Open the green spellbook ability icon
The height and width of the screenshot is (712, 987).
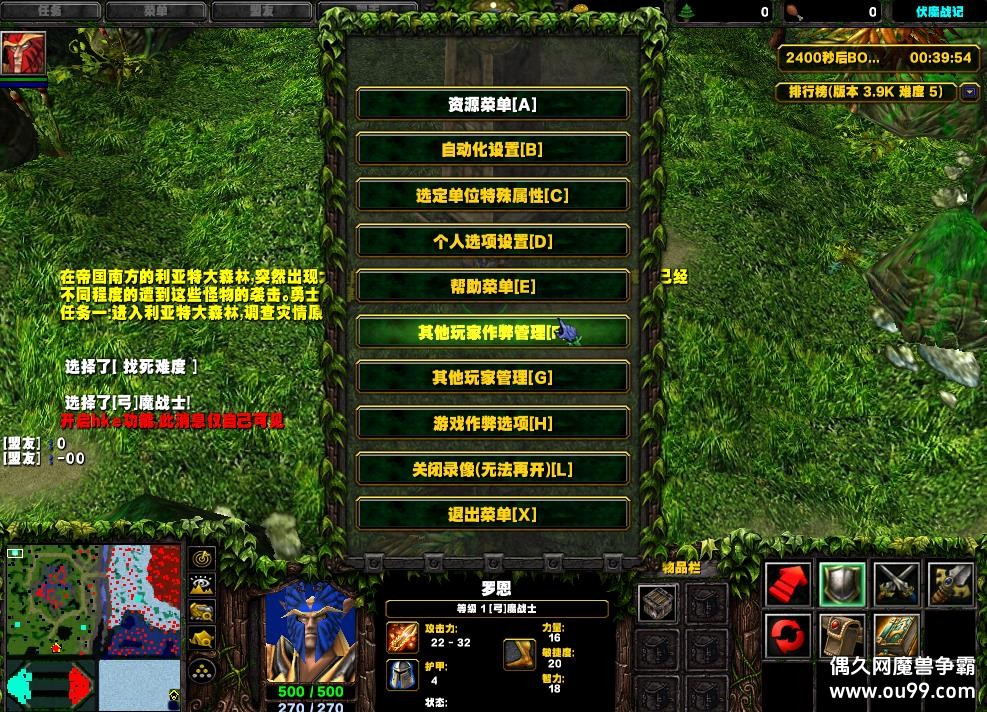[896, 636]
